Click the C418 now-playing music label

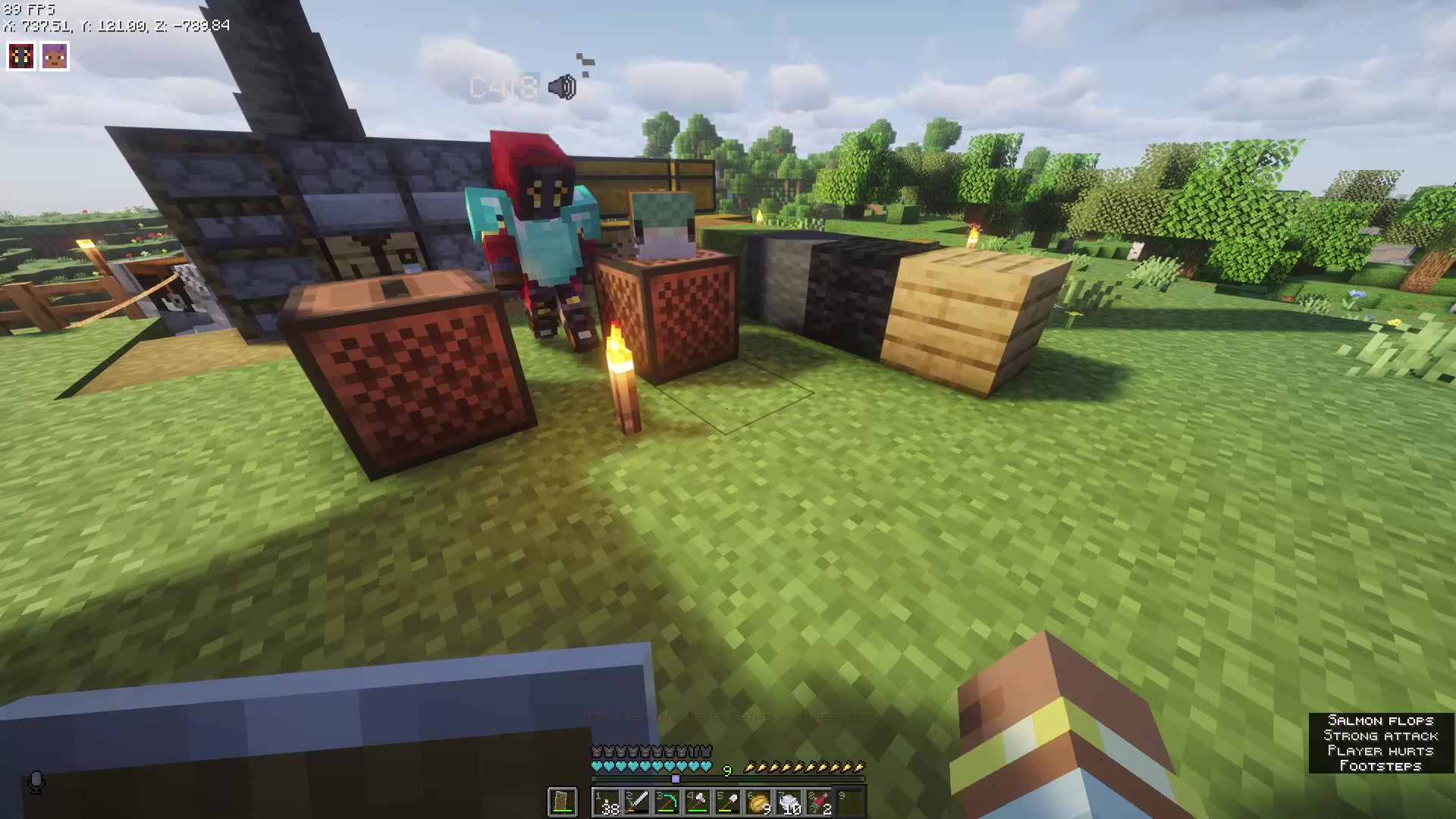[x=504, y=86]
